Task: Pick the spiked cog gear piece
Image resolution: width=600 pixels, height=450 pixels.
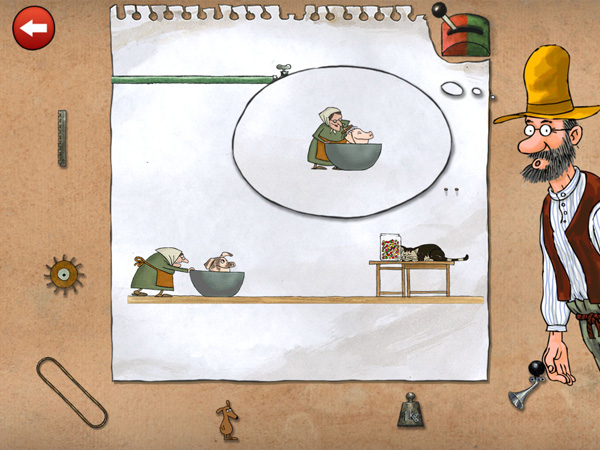Action: [x=64, y=274]
